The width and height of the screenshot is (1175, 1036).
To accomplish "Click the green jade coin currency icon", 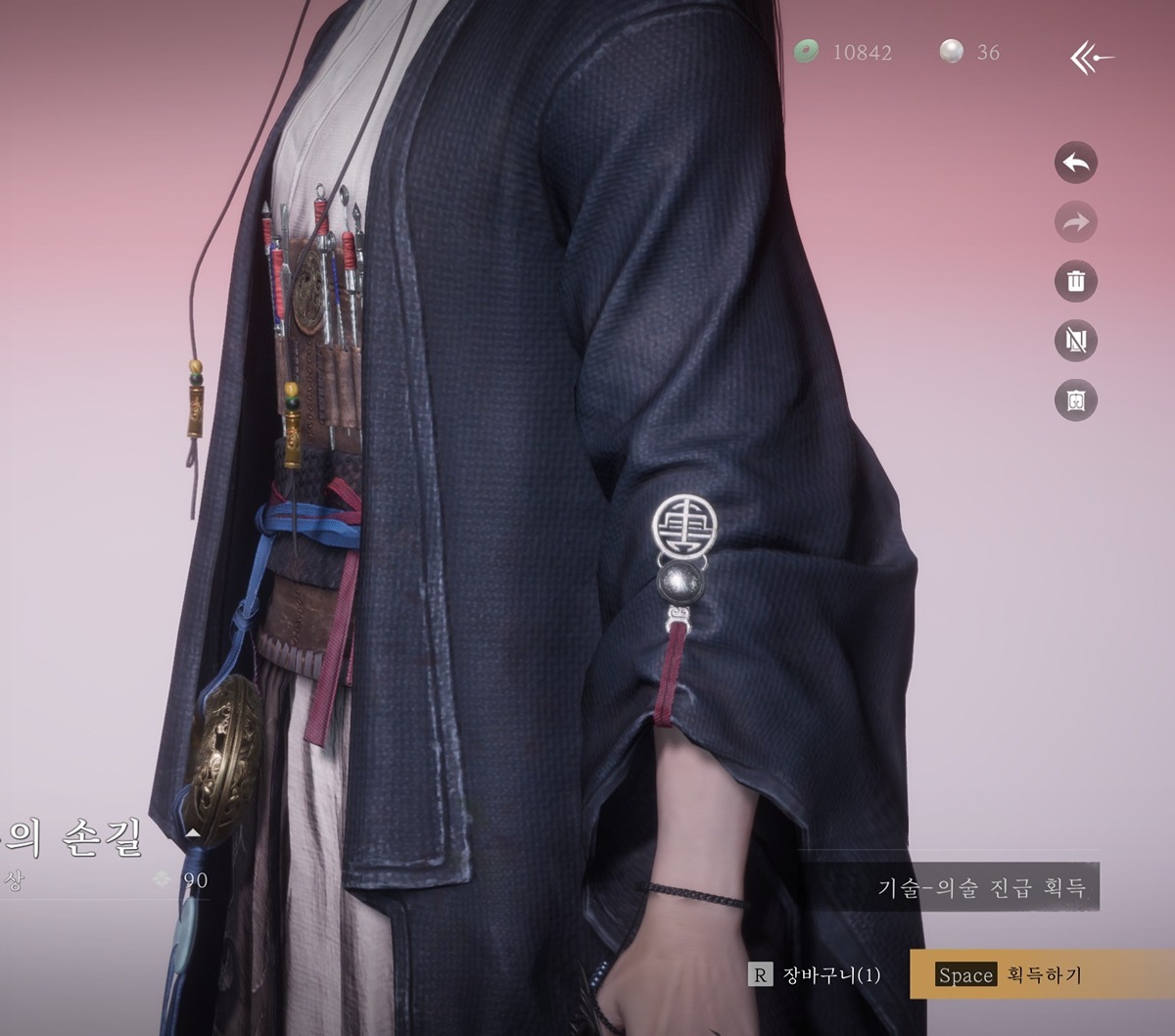I will 807,51.
